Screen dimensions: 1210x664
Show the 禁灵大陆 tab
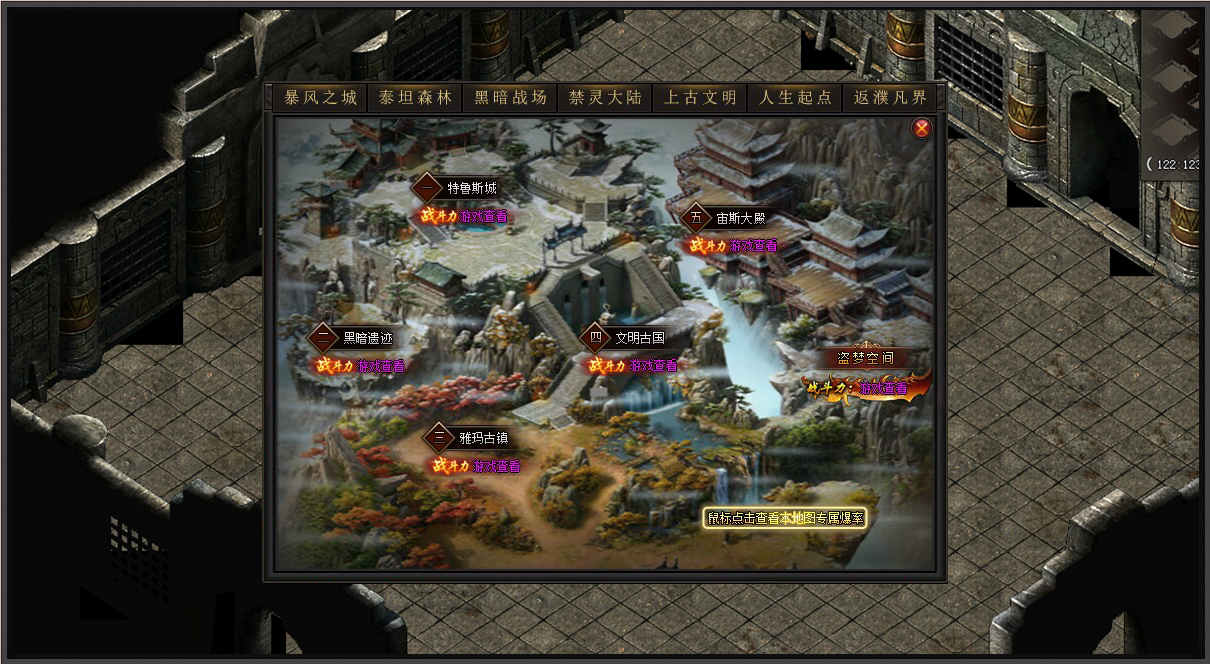coord(605,98)
